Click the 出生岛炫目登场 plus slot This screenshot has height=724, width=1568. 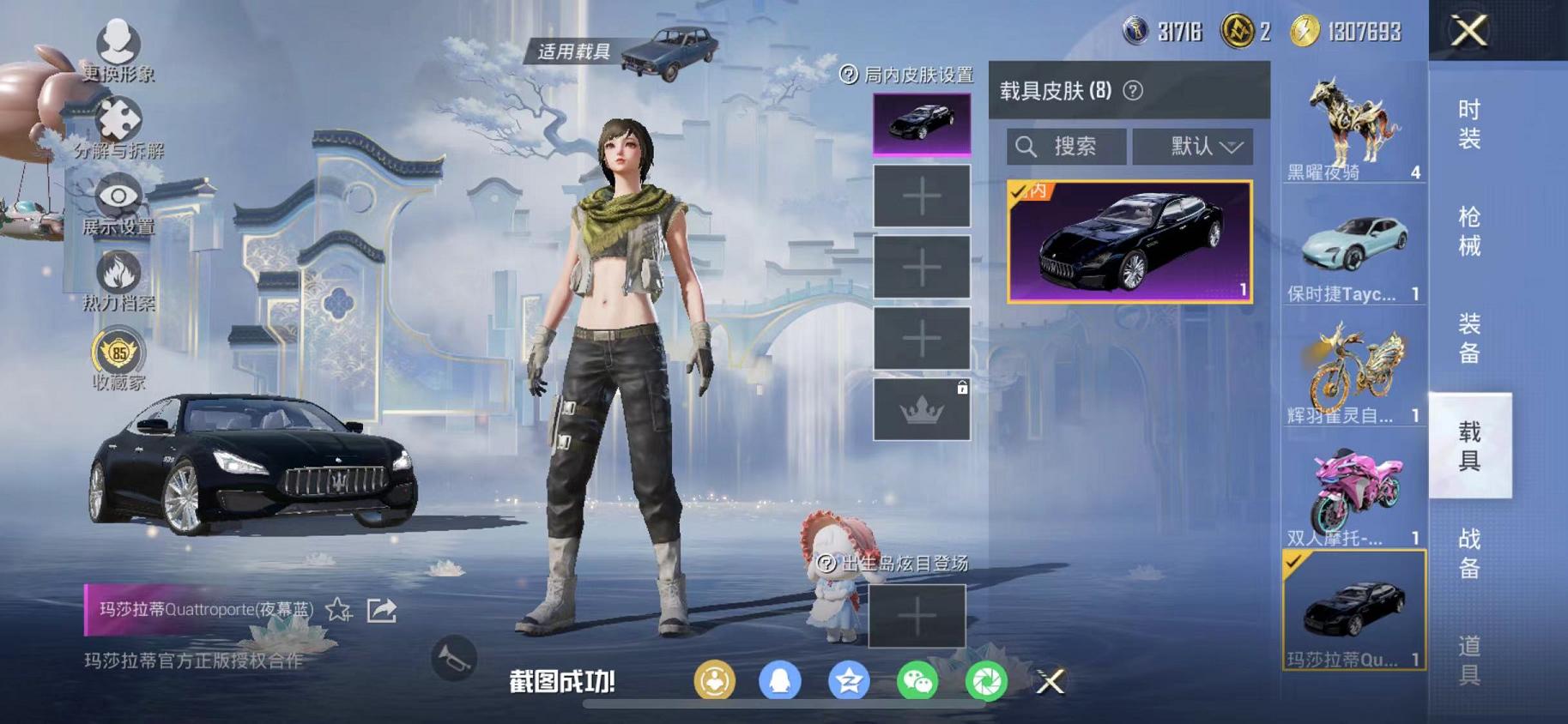(x=919, y=617)
